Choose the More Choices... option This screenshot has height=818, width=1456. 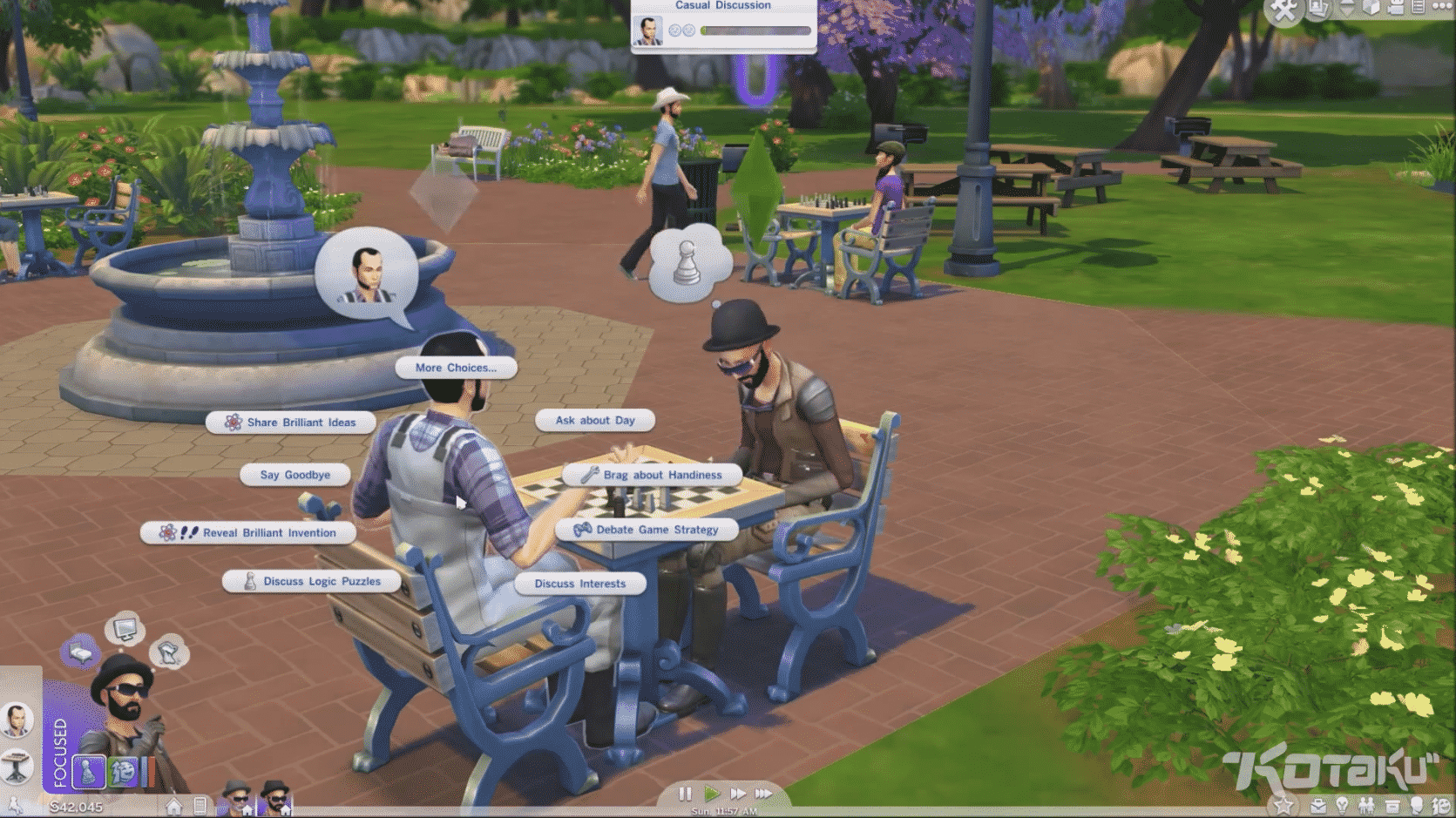click(x=456, y=368)
